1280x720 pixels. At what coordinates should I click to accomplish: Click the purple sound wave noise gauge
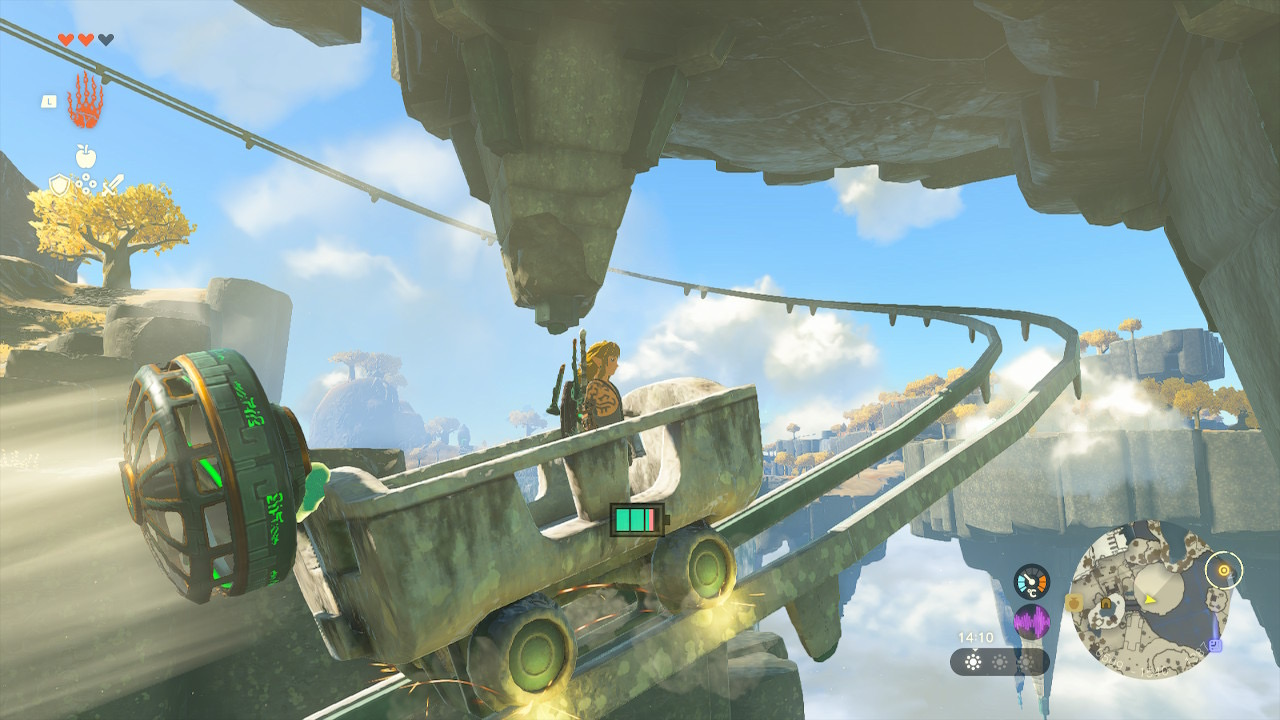[1031, 622]
